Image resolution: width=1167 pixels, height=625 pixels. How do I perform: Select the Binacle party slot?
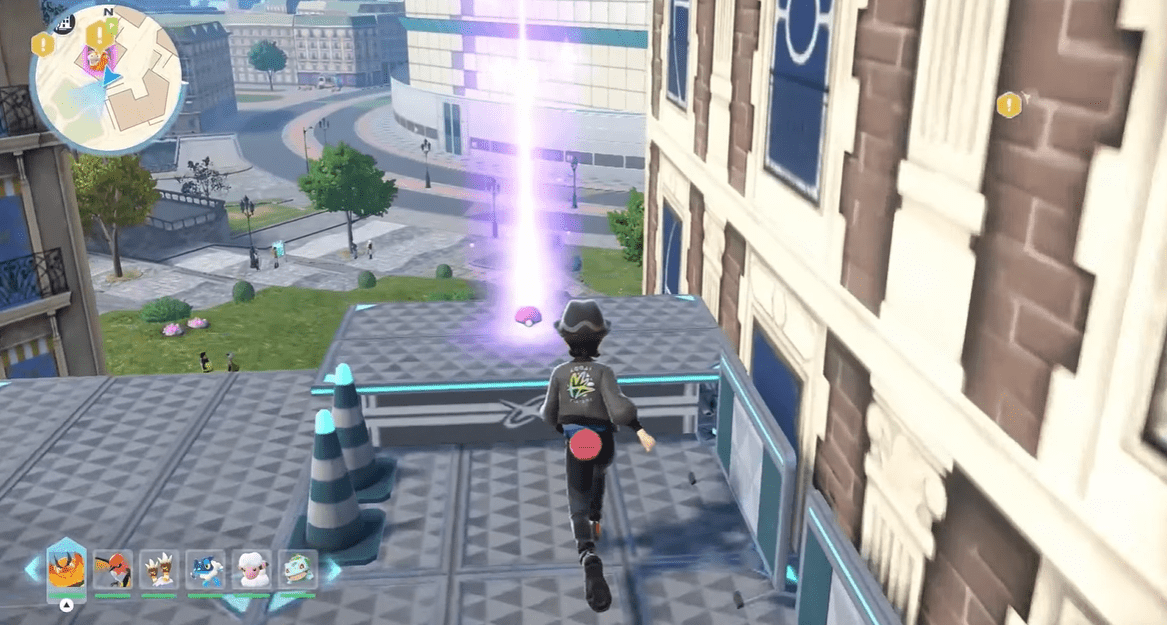tap(158, 570)
